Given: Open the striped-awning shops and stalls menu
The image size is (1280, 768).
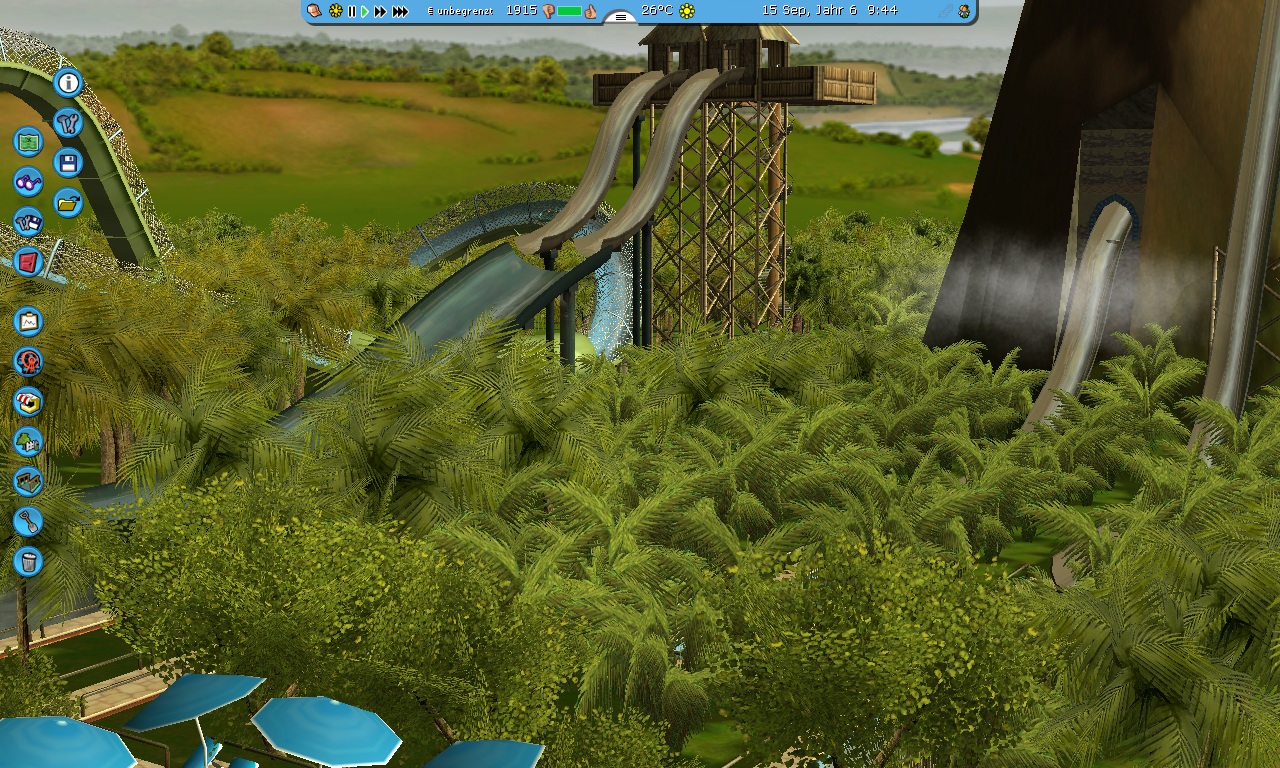Looking at the screenshot, I should click(28, 401).
